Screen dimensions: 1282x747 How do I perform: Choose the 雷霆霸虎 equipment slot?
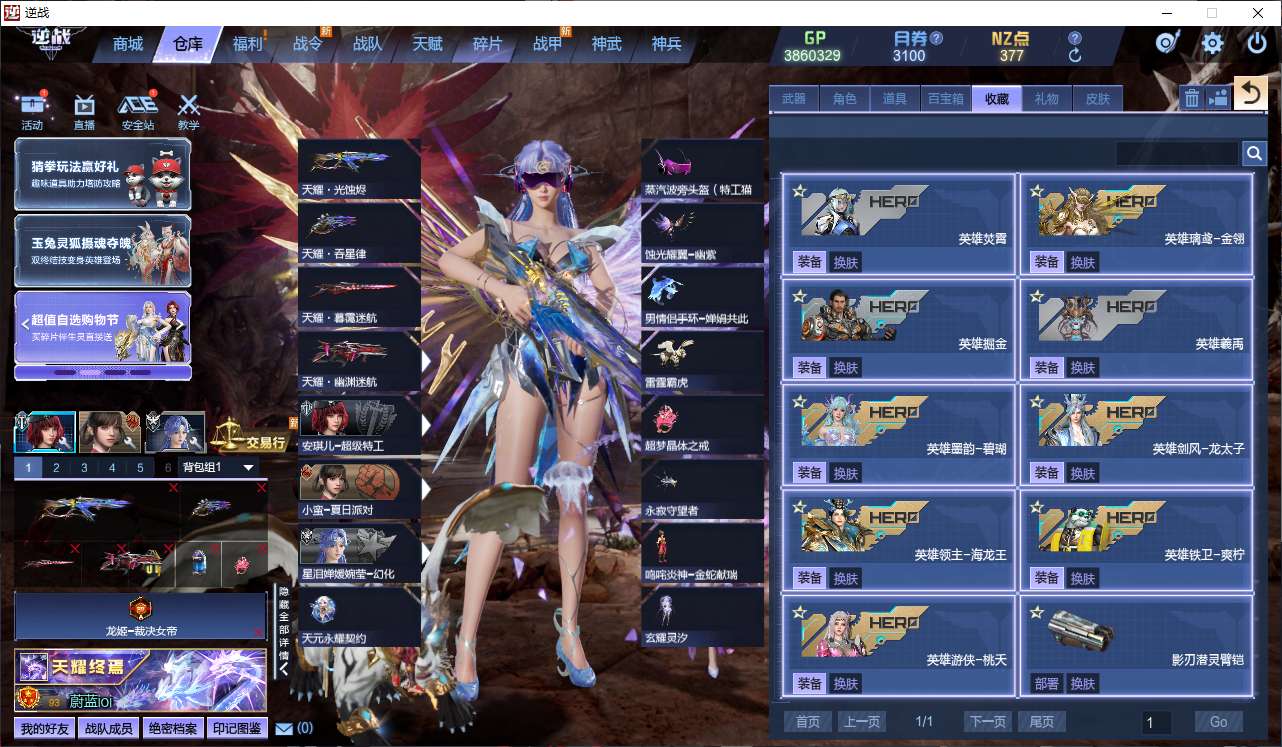(x=702, y=362)
